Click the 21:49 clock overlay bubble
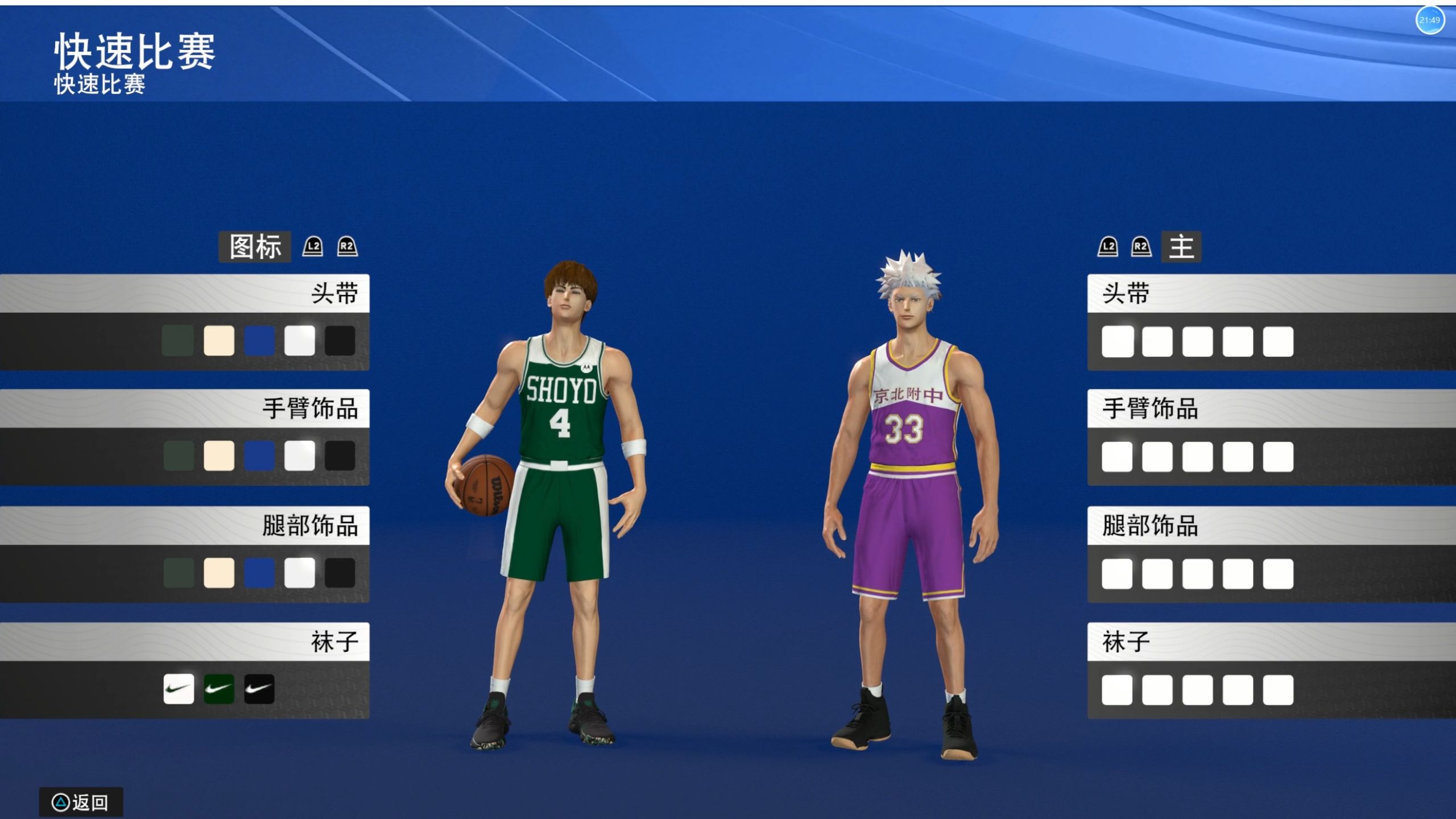Viewport: 1456px width, 819px height. (x=1429, y=20)
